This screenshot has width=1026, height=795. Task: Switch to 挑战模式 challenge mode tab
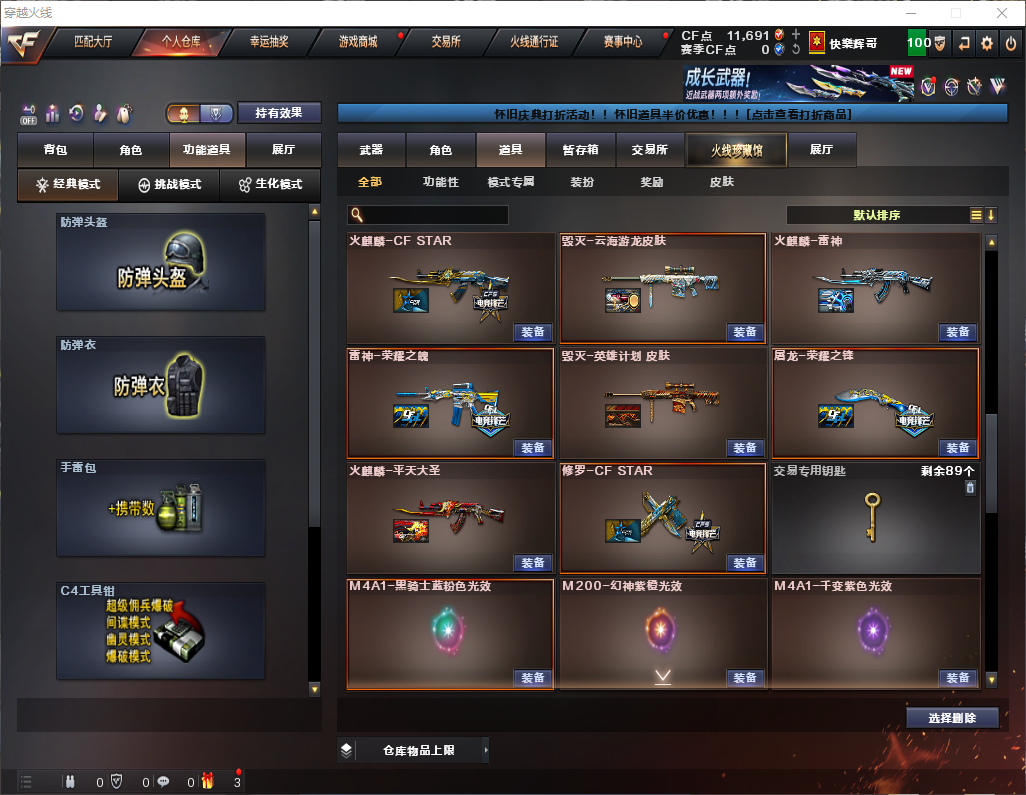169,185
